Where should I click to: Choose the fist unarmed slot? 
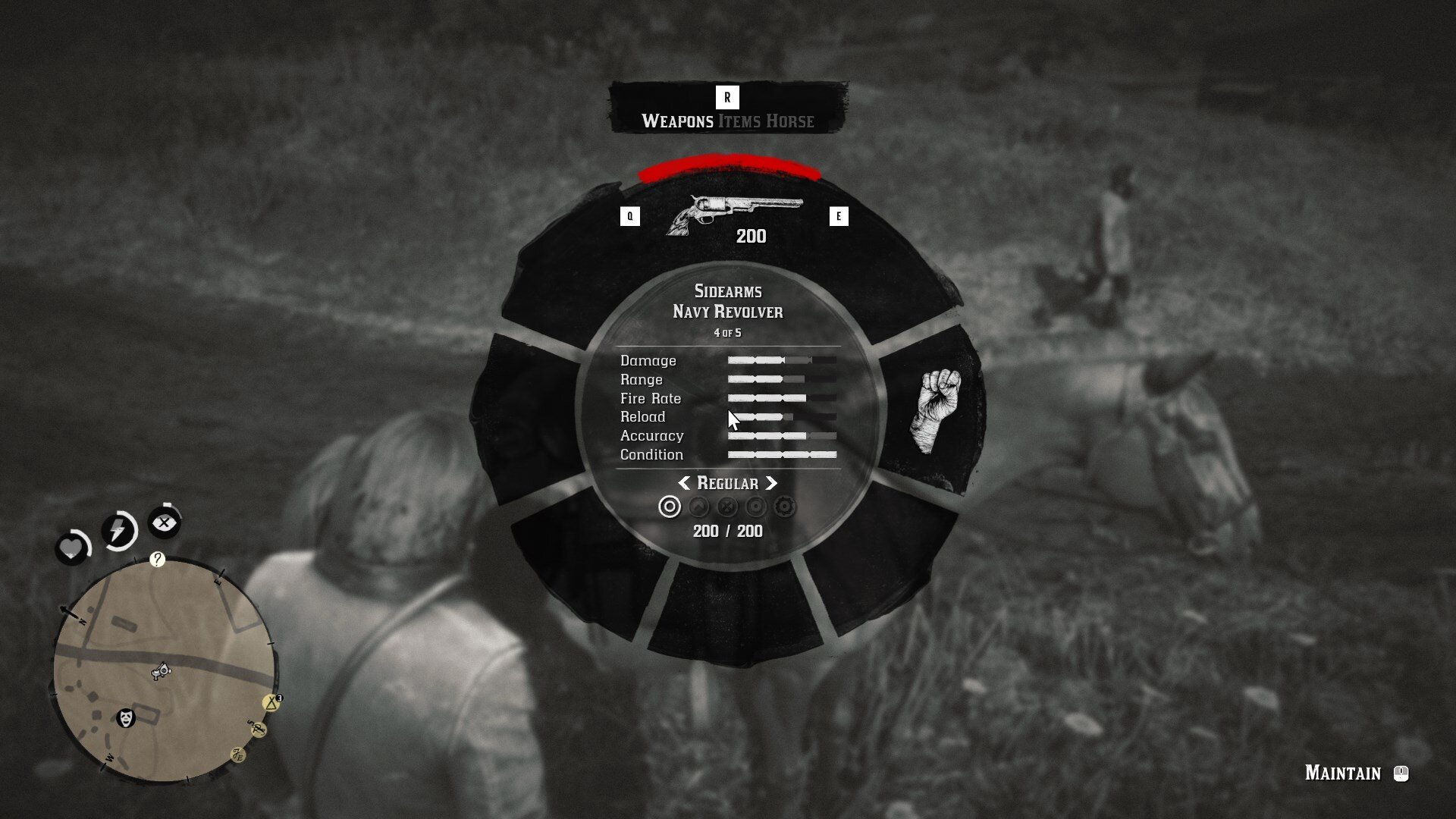click(936, 410)
